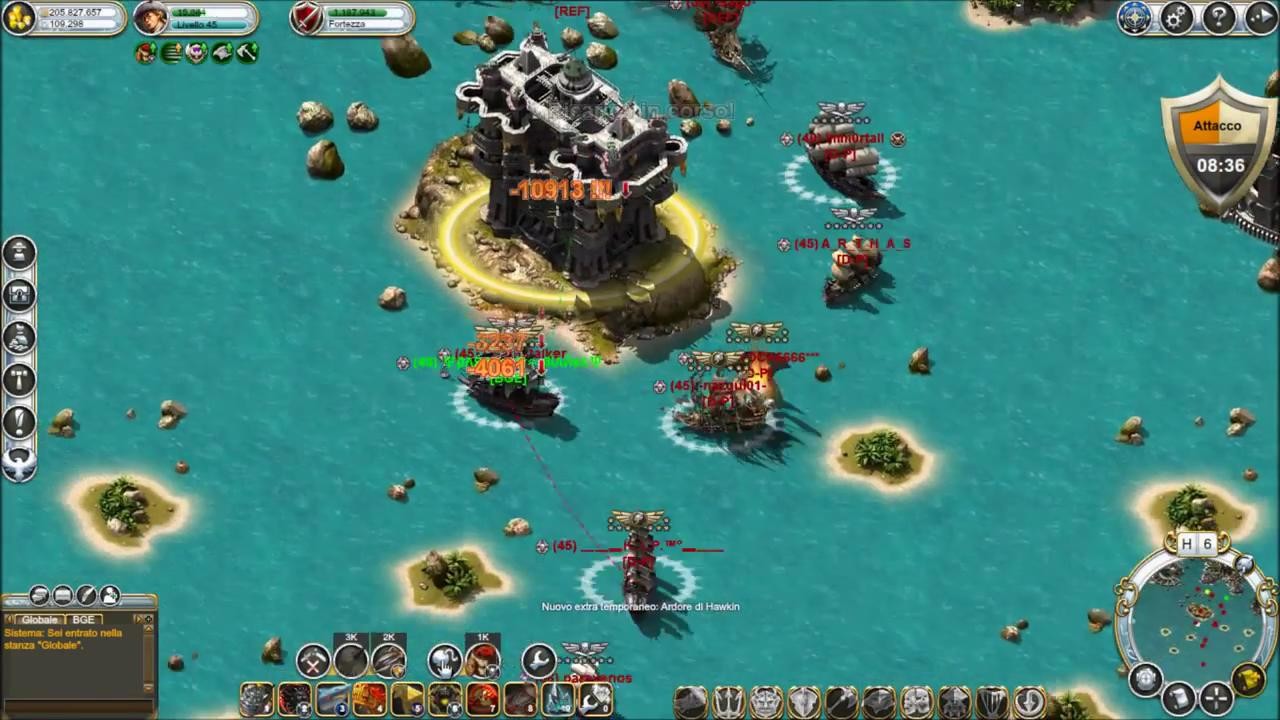Click the pirate captain portrait
The width and height of the screenshot is (1280, 720).
point(150,18)
